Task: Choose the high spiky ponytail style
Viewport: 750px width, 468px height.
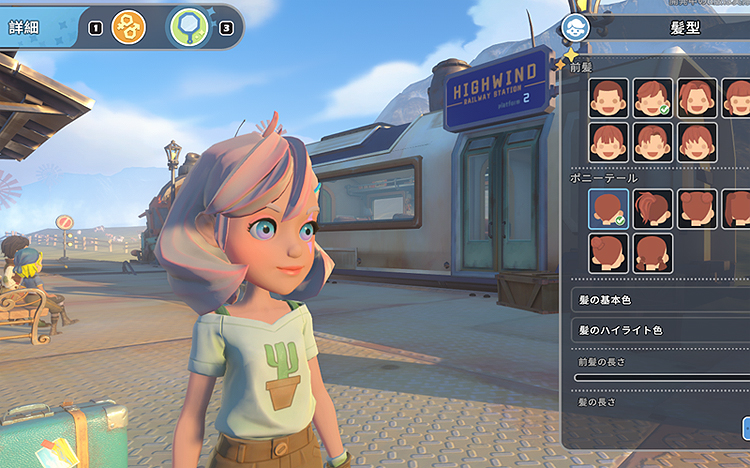Action: (x=652, y=208)
